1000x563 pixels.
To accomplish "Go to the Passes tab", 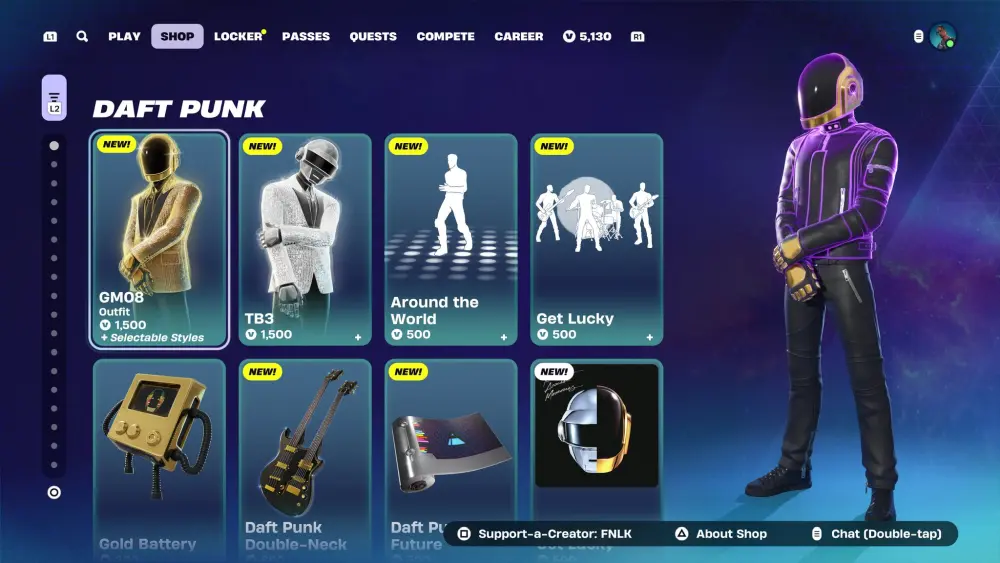I will coord(306,36).
